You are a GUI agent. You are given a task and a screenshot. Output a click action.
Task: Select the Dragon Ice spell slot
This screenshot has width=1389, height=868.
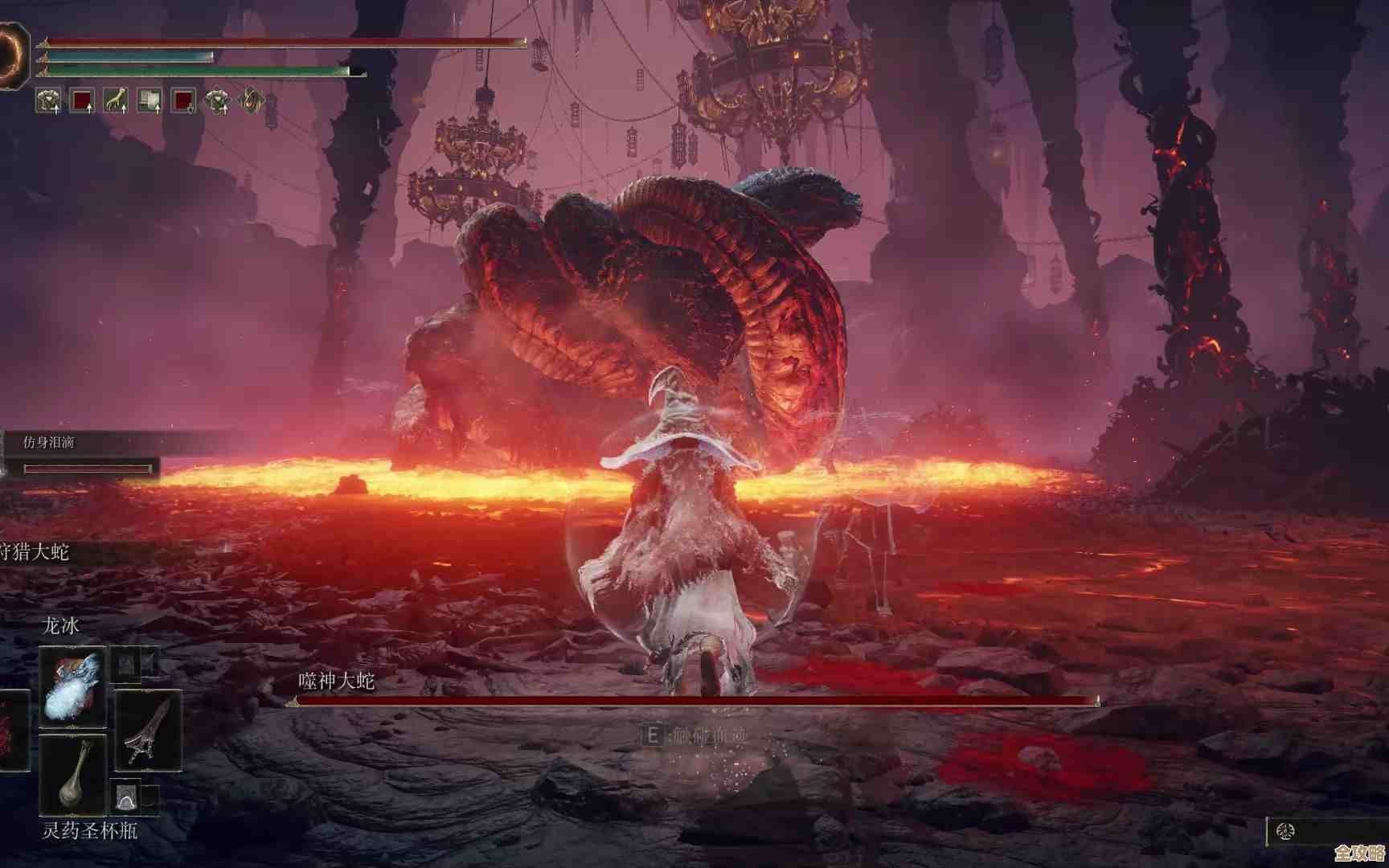tap(72, 686)
